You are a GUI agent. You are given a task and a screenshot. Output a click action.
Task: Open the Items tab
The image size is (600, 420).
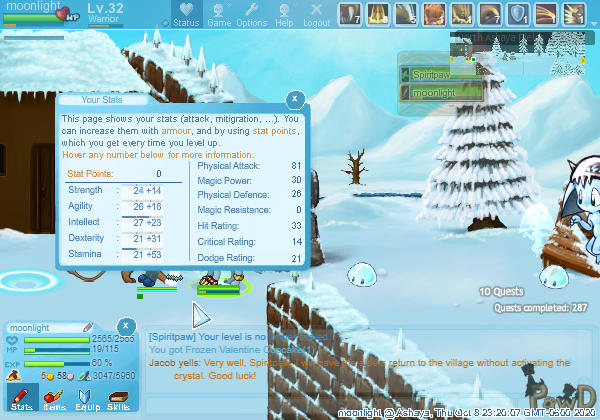pyautogui.click(x=54, y=398)
